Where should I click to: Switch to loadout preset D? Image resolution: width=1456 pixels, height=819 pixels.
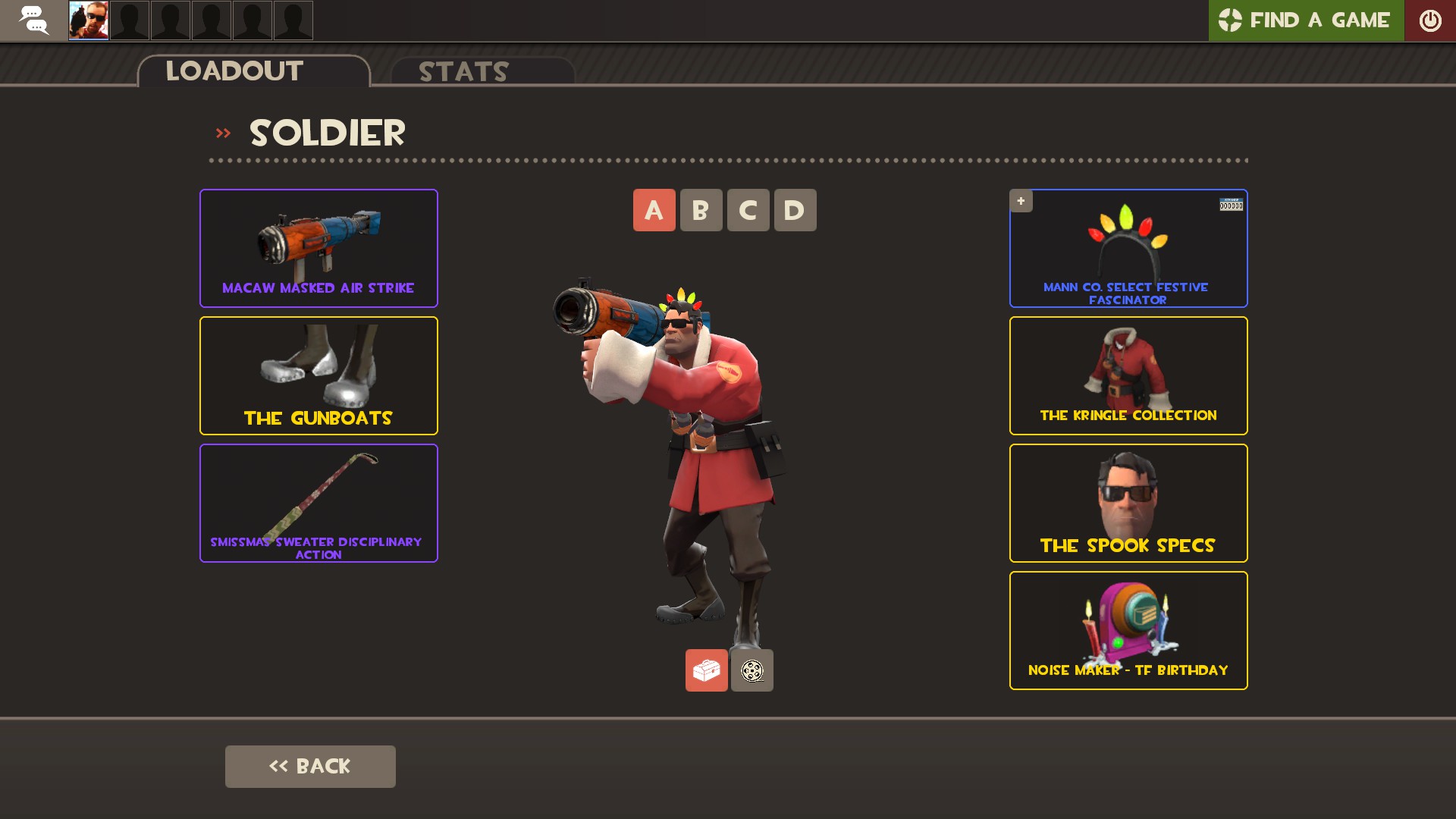point(795,210)
